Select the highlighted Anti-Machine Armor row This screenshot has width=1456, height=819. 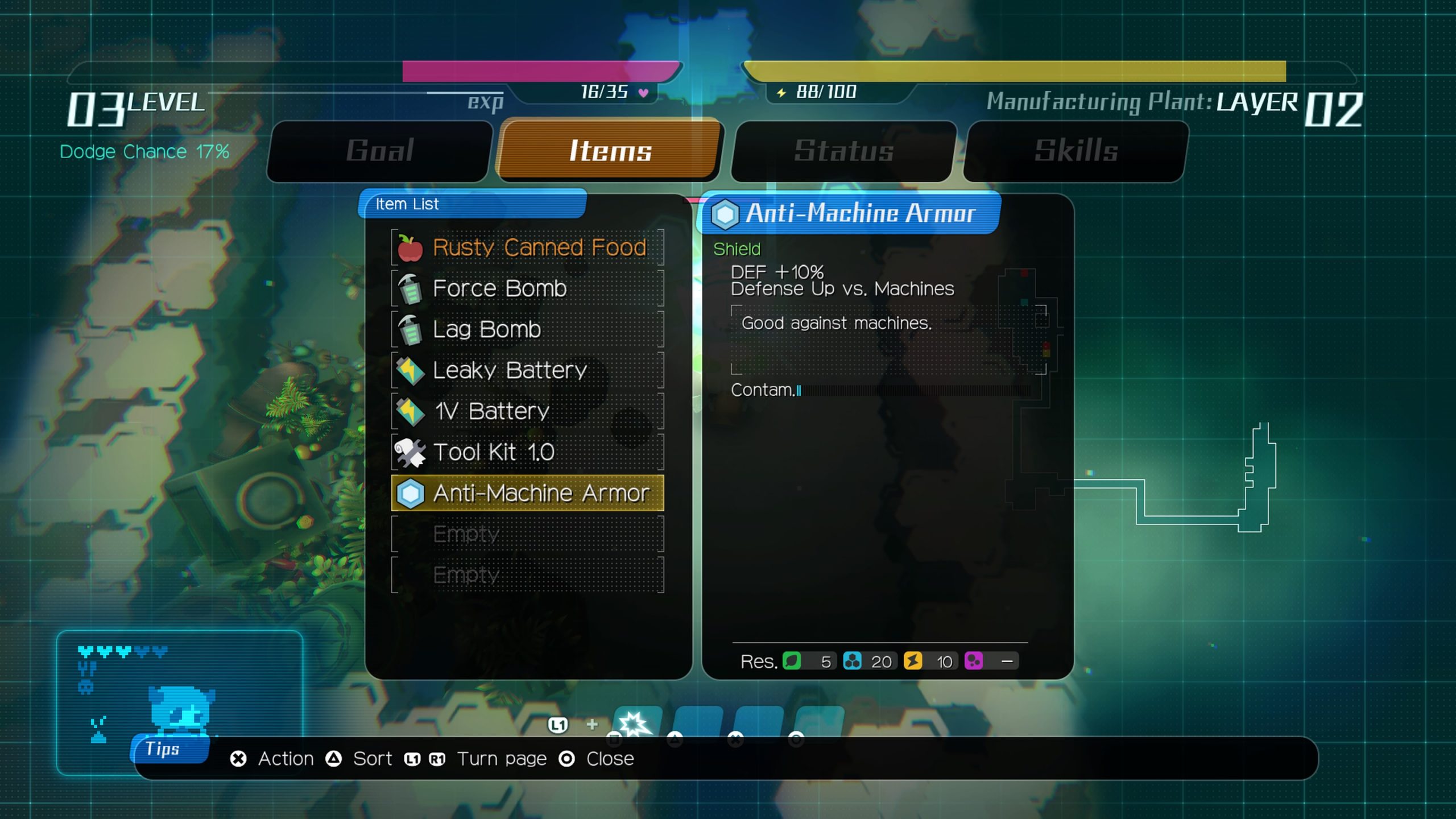click(x=528, y=493)
